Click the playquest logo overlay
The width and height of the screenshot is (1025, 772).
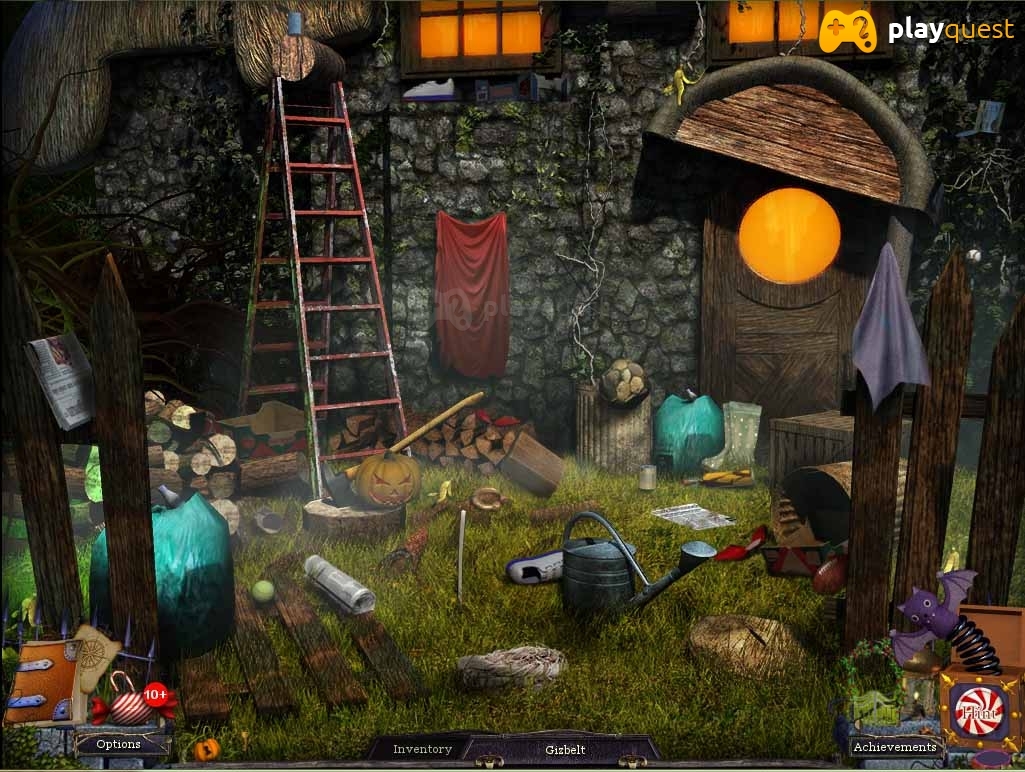917,31
